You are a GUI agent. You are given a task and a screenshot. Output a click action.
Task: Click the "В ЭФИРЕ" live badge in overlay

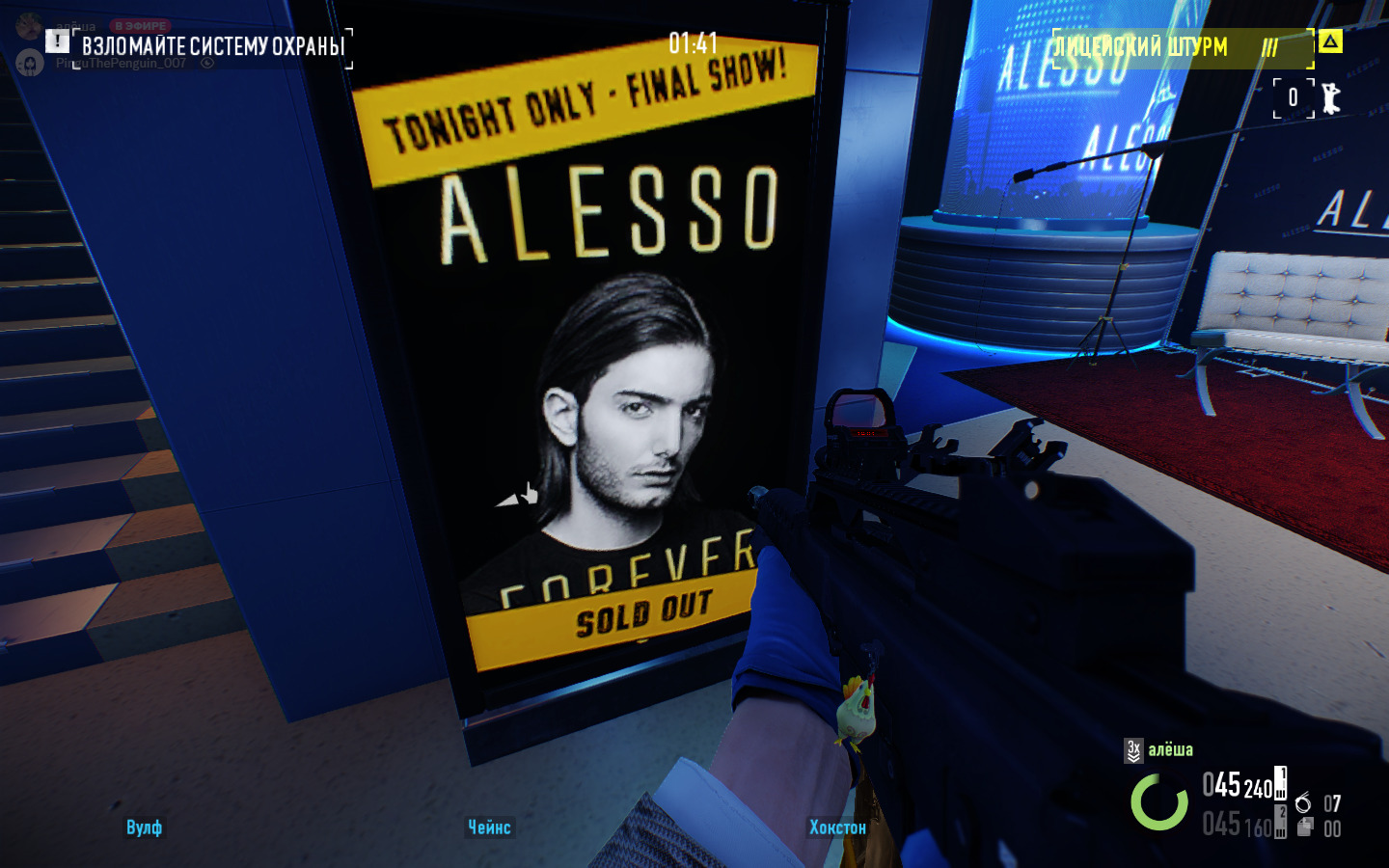tap(141, 26)
